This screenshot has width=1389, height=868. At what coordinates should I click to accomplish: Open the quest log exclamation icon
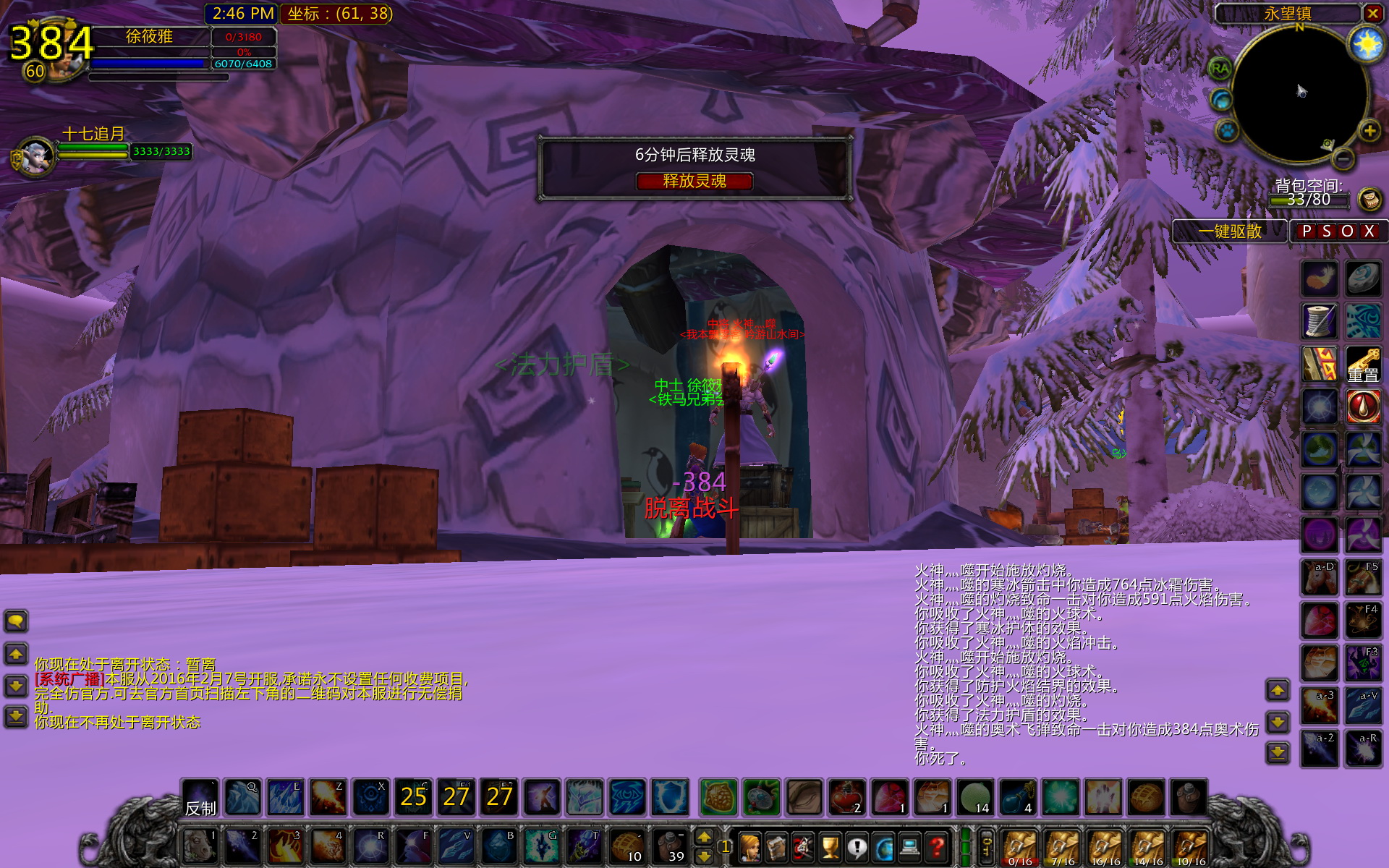click(x=855, y=848)
